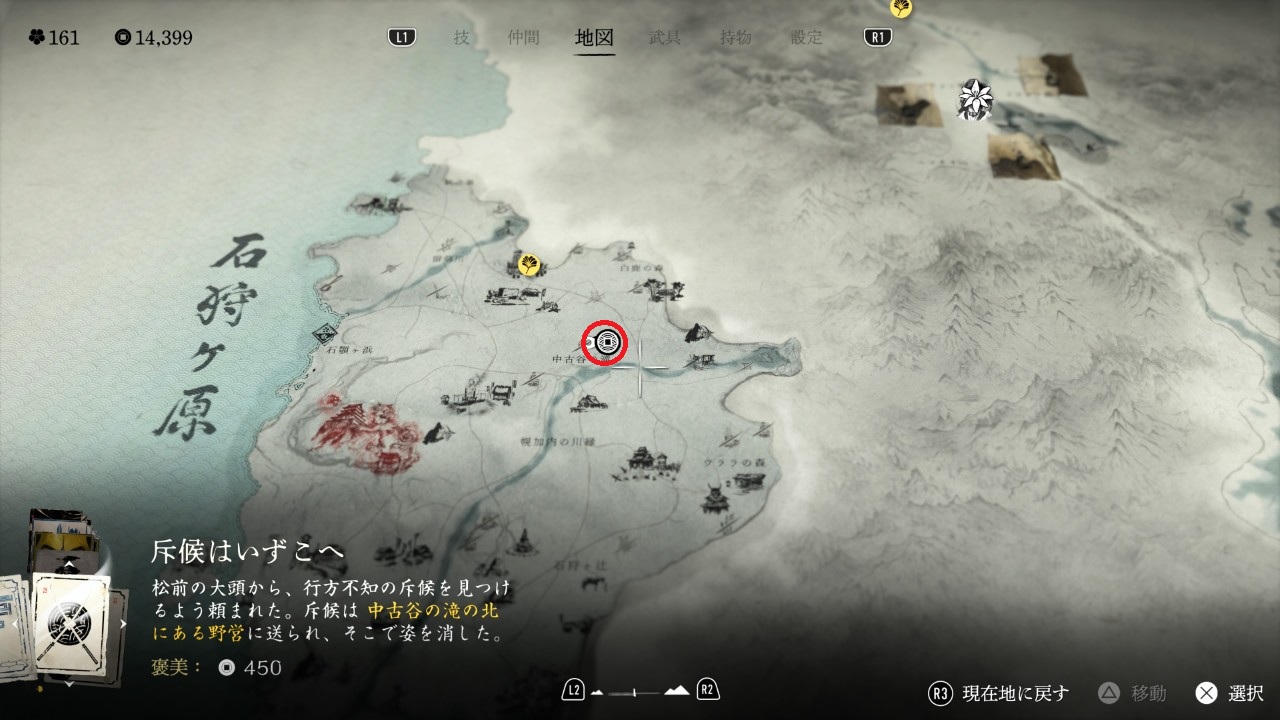Click the up arrow above the quest card
Image resolution: width=1280 pixels, height=720 pixels.
pos(68,565)
